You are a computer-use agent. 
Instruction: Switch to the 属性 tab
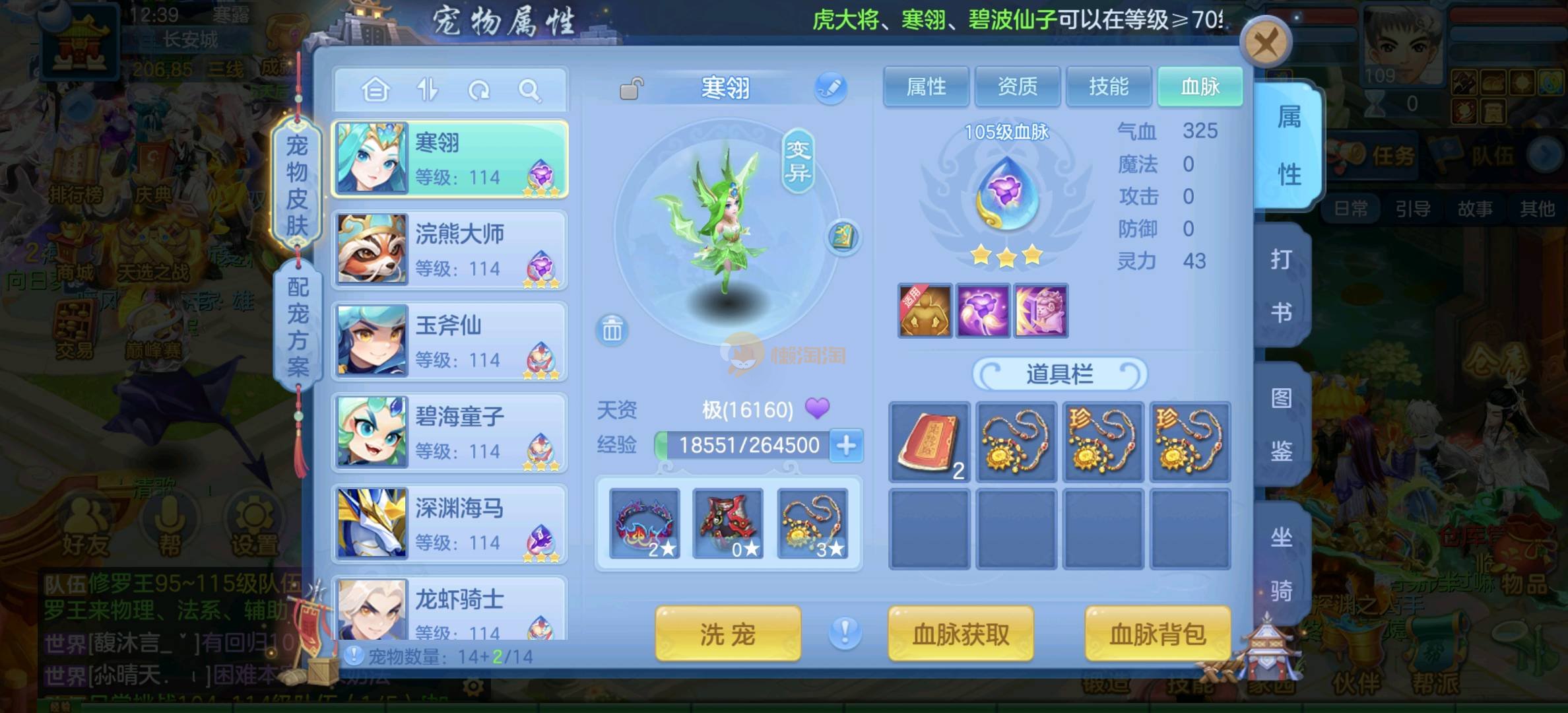tap(926, 86)
